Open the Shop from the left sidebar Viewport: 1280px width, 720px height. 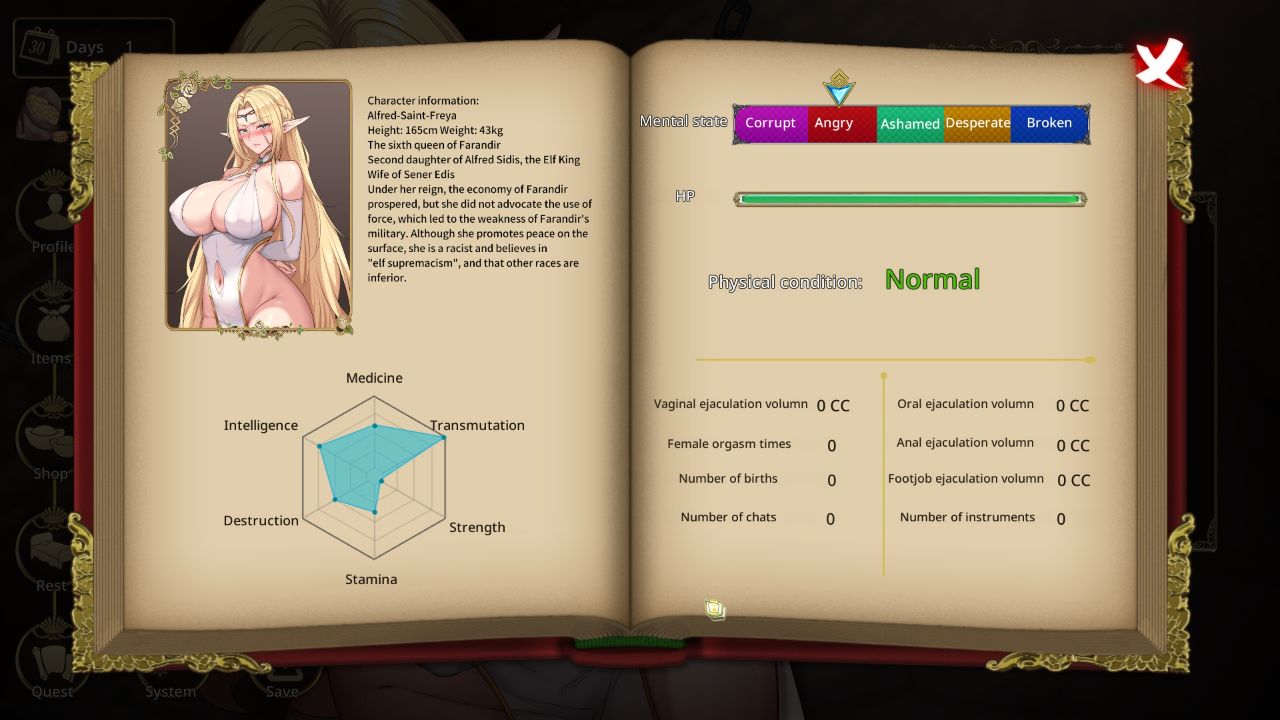(x=50, y=438)
